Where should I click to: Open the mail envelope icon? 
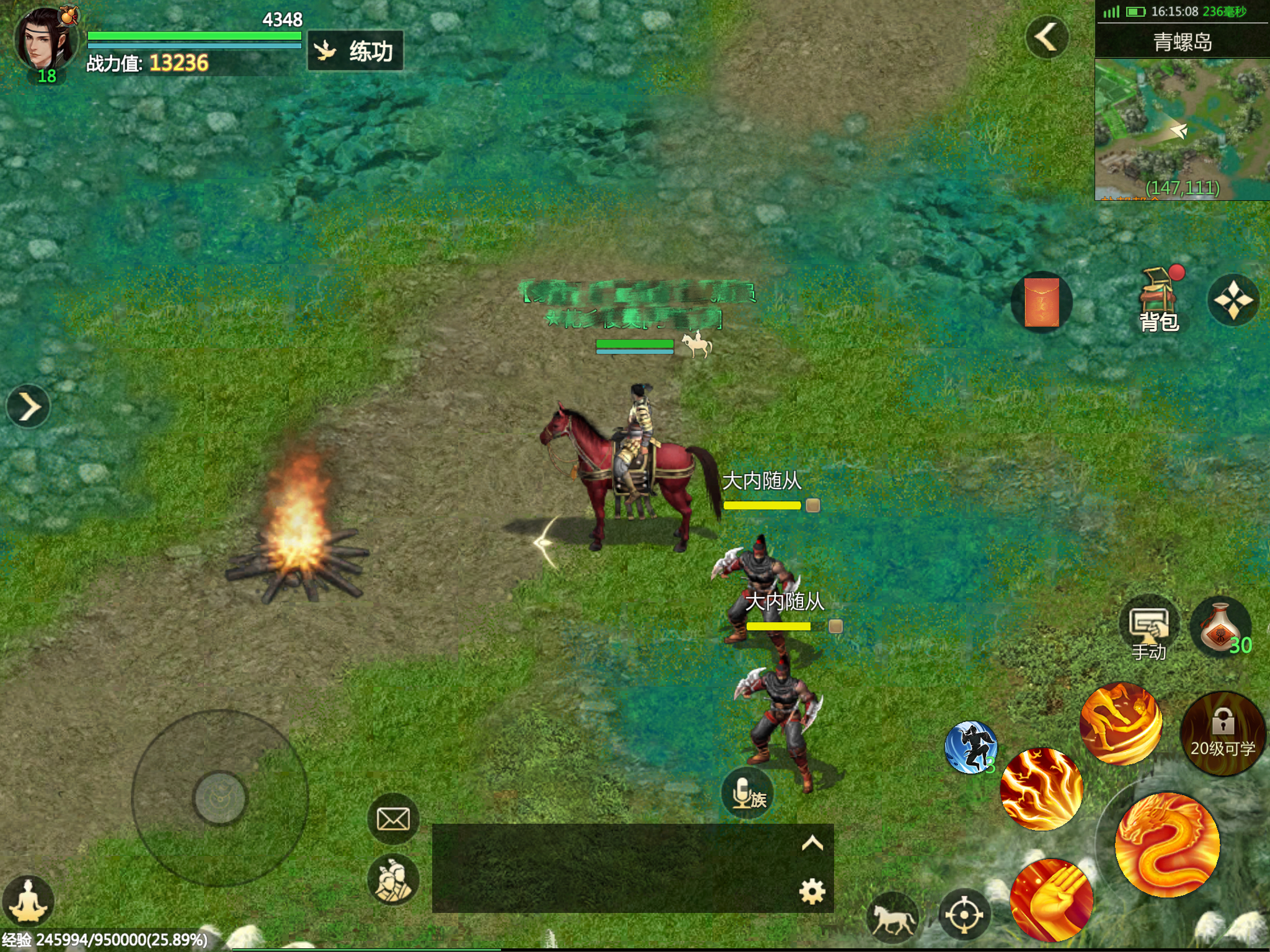tap(393, 819)
